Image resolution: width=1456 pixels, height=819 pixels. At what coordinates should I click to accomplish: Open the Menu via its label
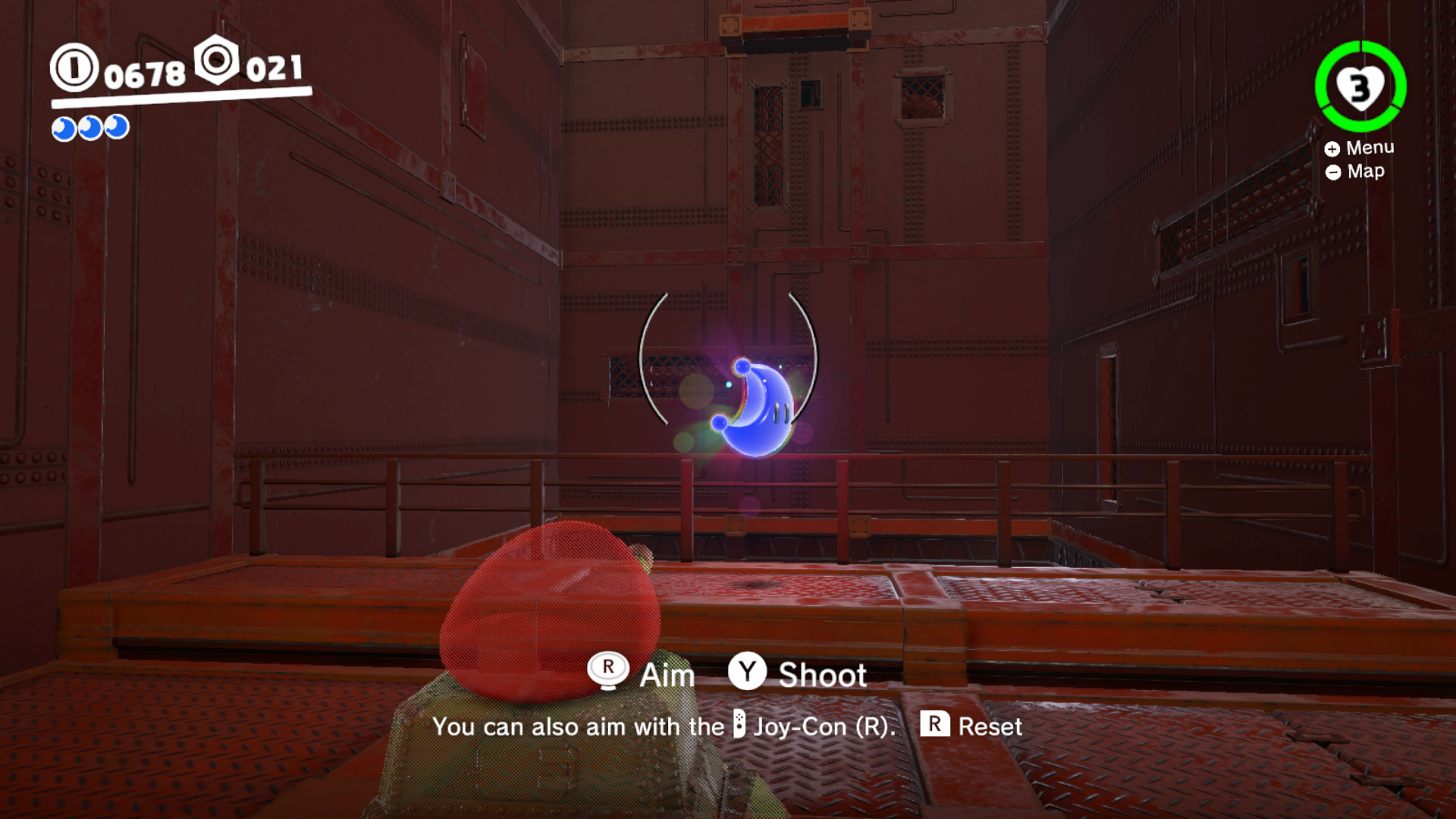click(1370, 147)
